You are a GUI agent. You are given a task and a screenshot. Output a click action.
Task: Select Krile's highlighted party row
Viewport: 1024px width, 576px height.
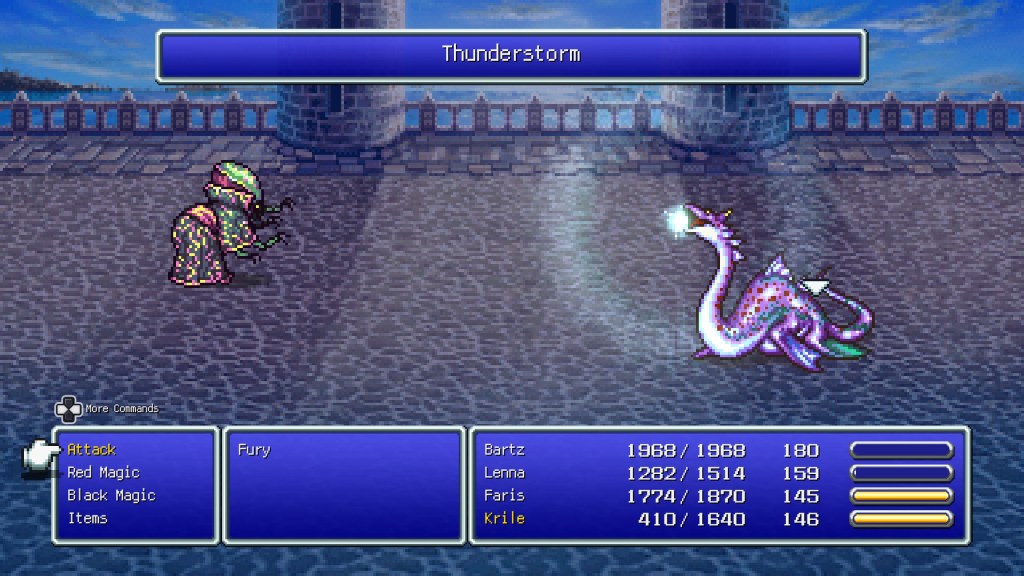coord(504,519)
